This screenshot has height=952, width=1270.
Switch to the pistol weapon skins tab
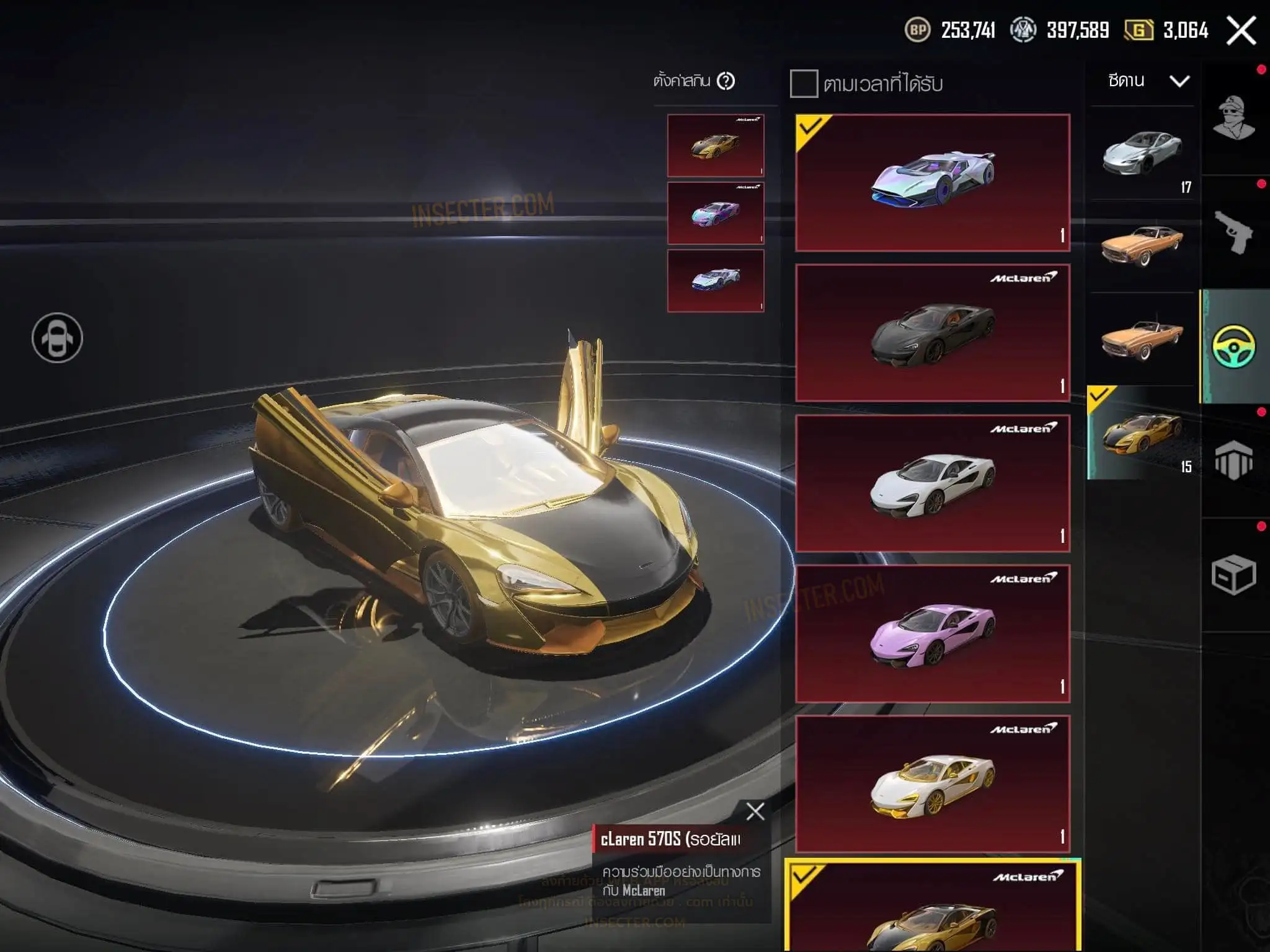1234,232
